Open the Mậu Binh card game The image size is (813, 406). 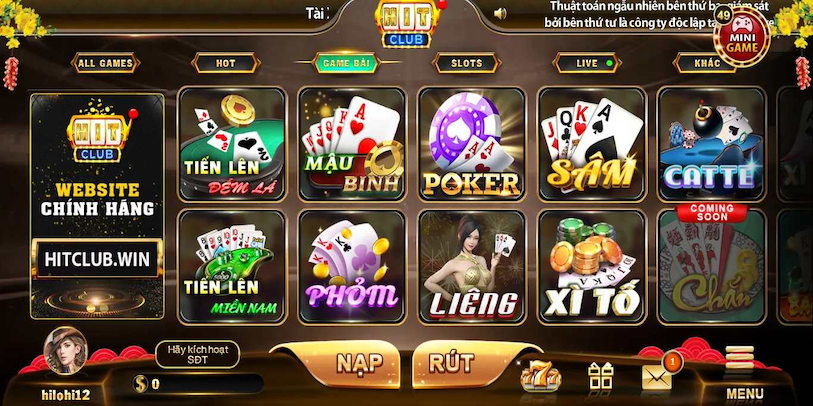[x=351, y=144]
